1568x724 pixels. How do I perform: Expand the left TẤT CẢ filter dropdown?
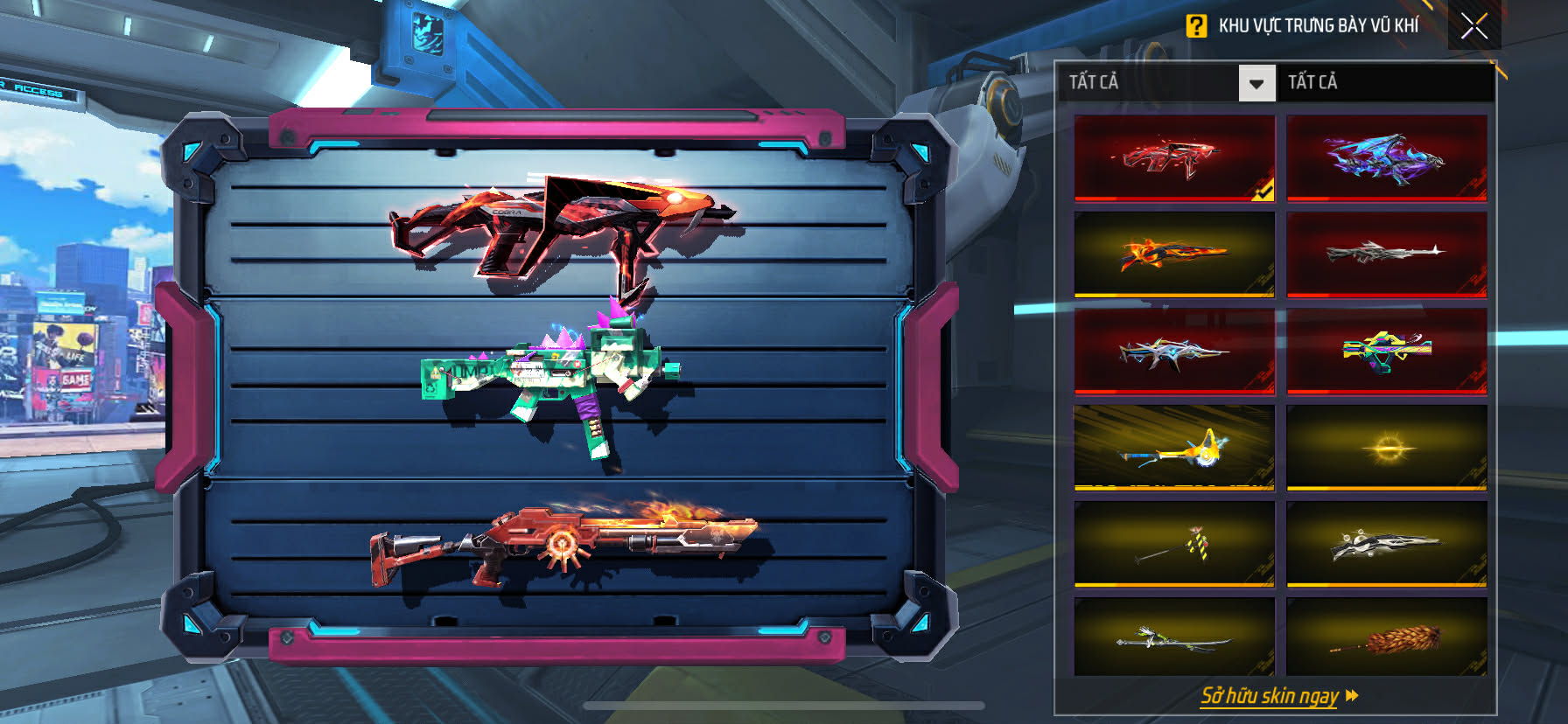(x=1256, y=84)
